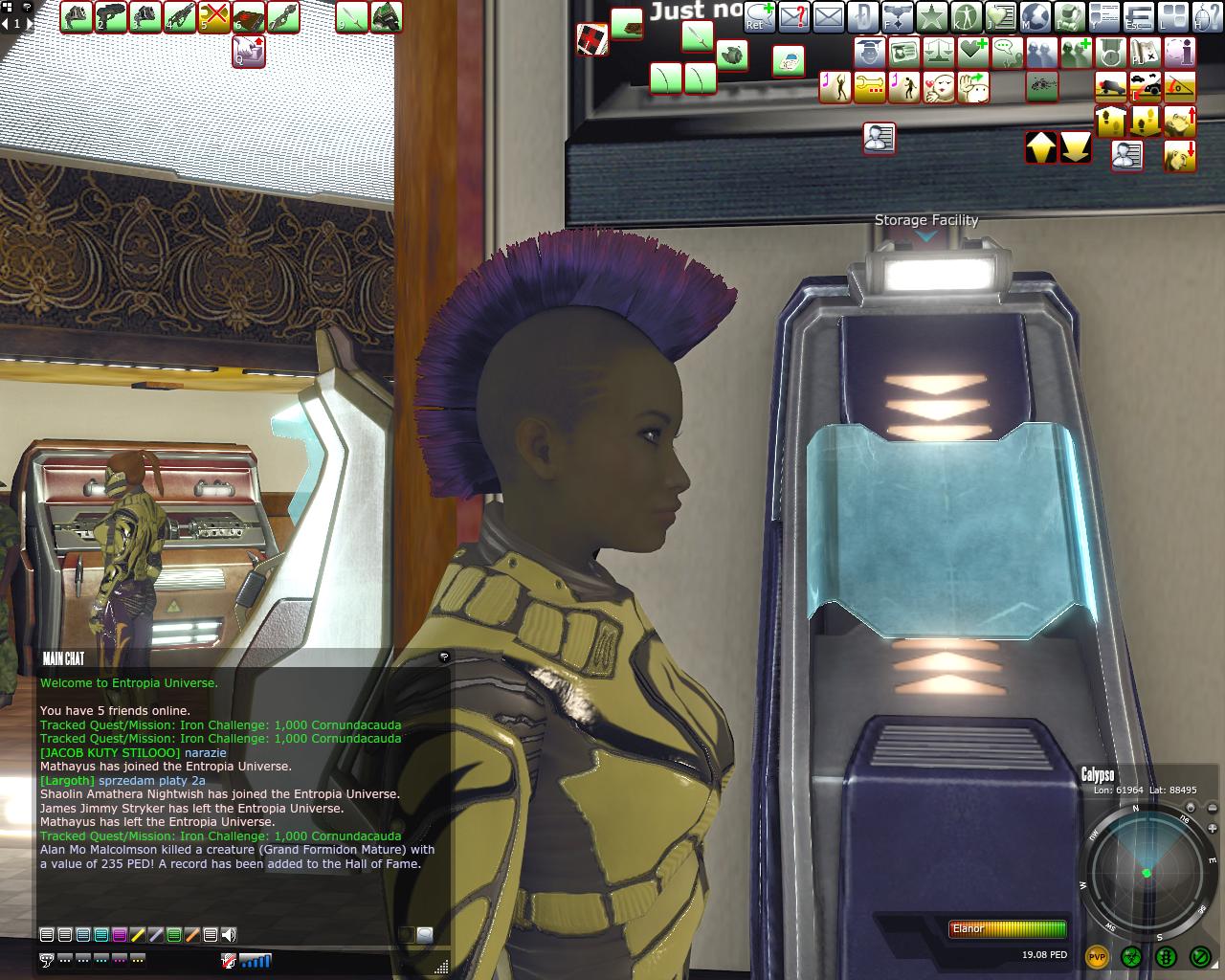Click the circular radar minimap
The width and height of the screenshot is (1225, 980).
1146,873
